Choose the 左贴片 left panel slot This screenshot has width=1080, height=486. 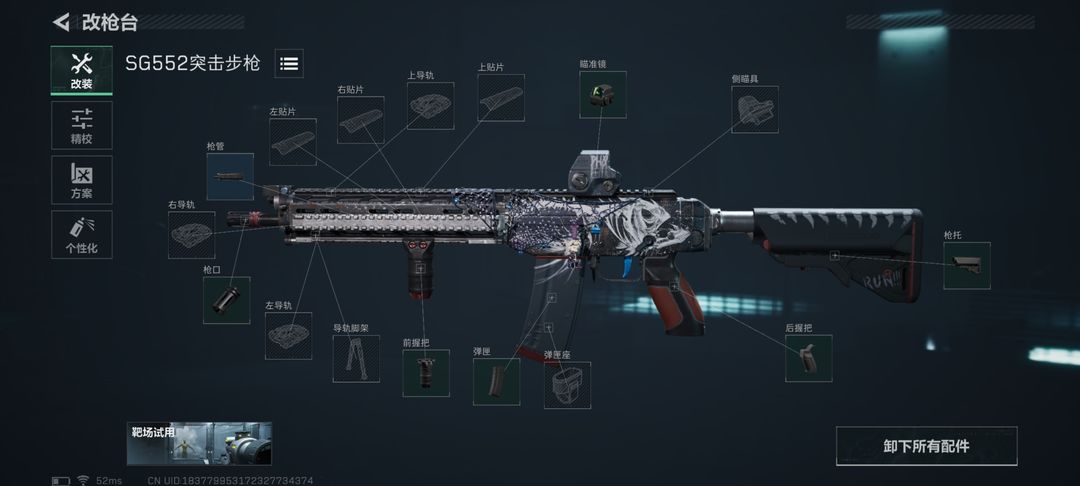pos(293,142)
